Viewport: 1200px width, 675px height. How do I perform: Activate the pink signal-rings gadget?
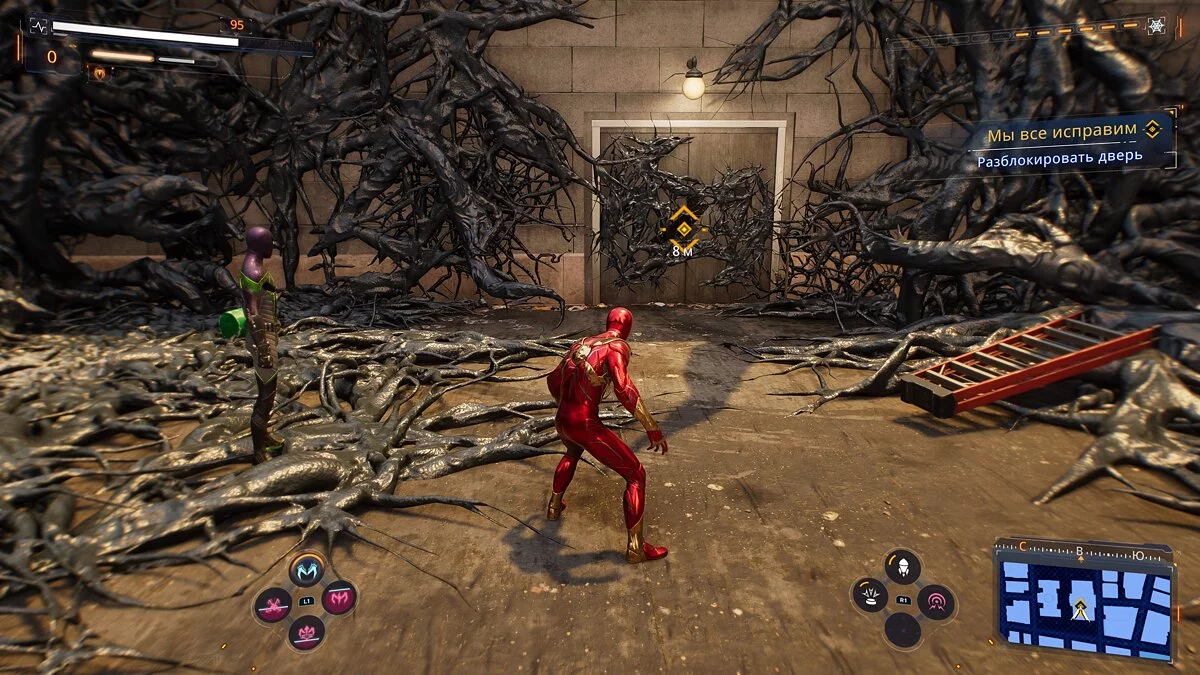pos(936,602)
